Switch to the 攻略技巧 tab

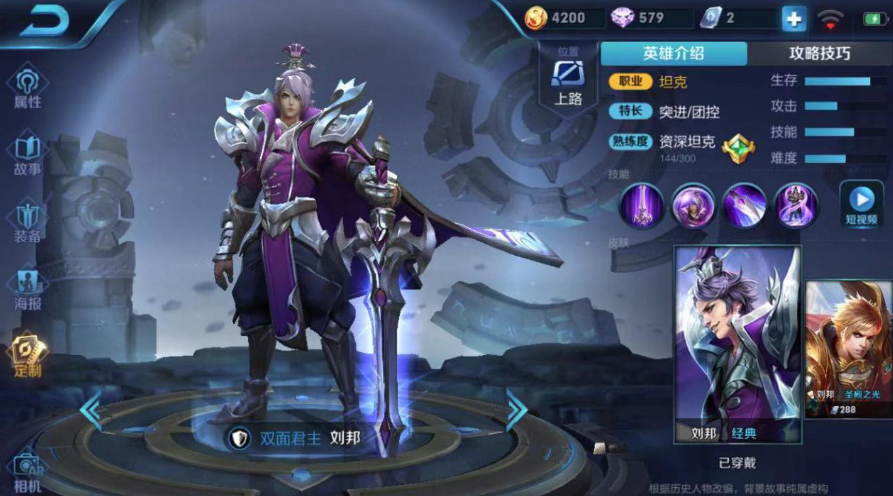click(x=819, y=53)
